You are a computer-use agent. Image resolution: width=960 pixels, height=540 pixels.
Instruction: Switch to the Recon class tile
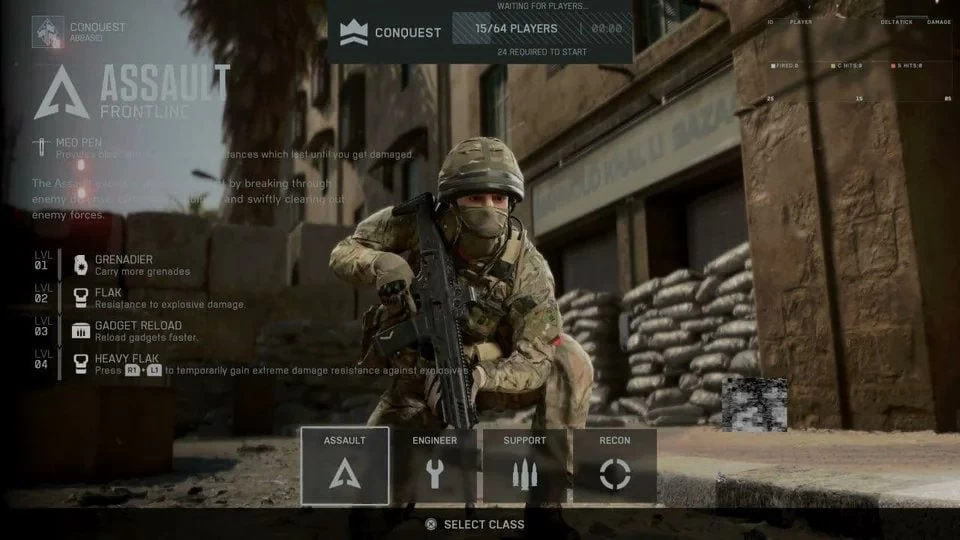615,466
